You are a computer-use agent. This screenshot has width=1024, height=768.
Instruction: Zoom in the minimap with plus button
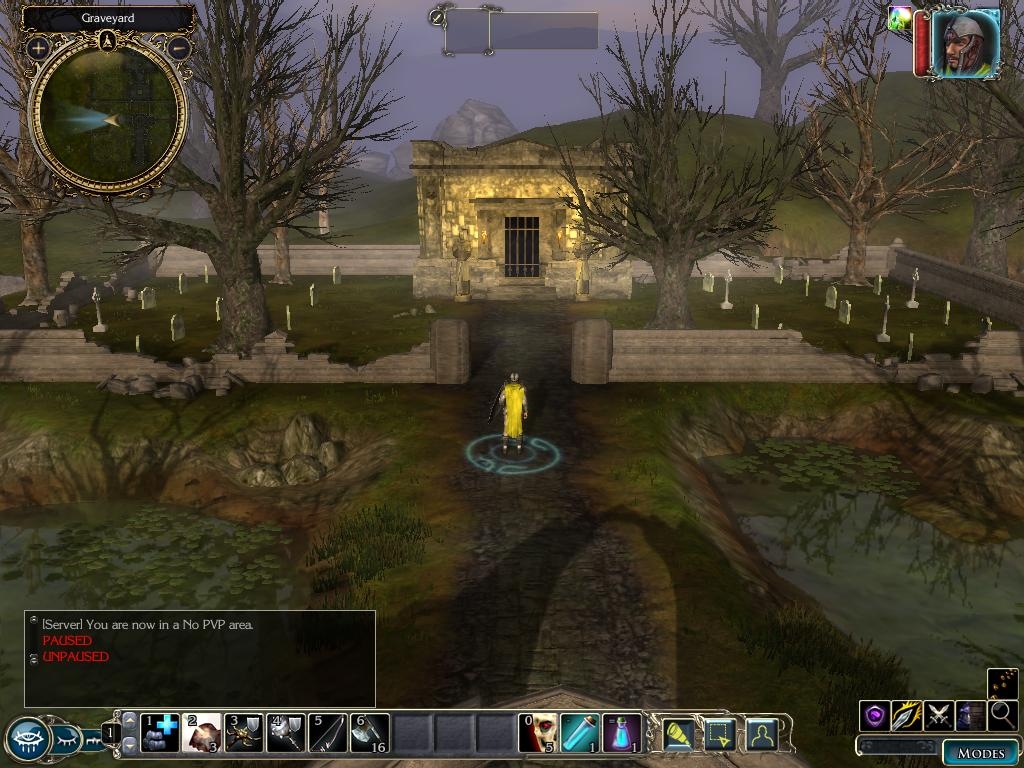click(39, 47)
